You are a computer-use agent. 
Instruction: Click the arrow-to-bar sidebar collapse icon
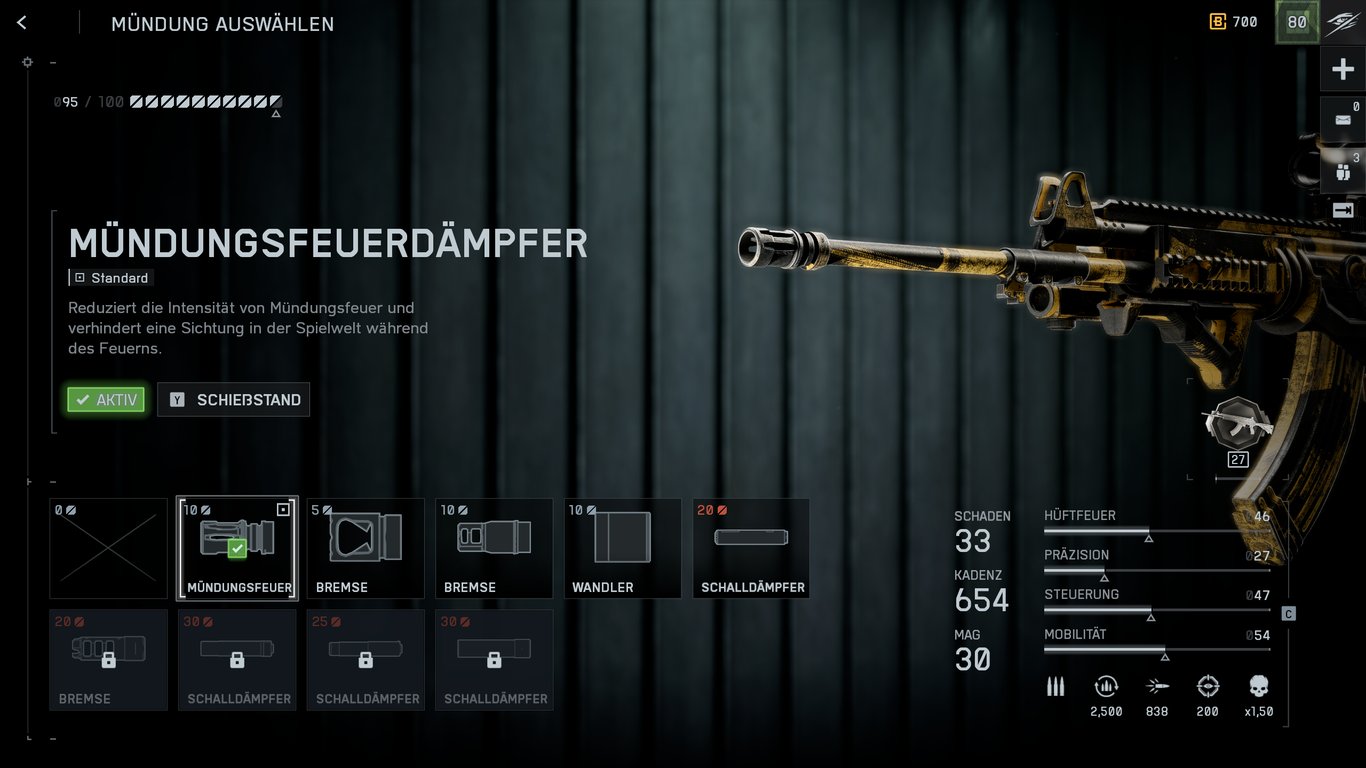click(x=1343, y=210)
